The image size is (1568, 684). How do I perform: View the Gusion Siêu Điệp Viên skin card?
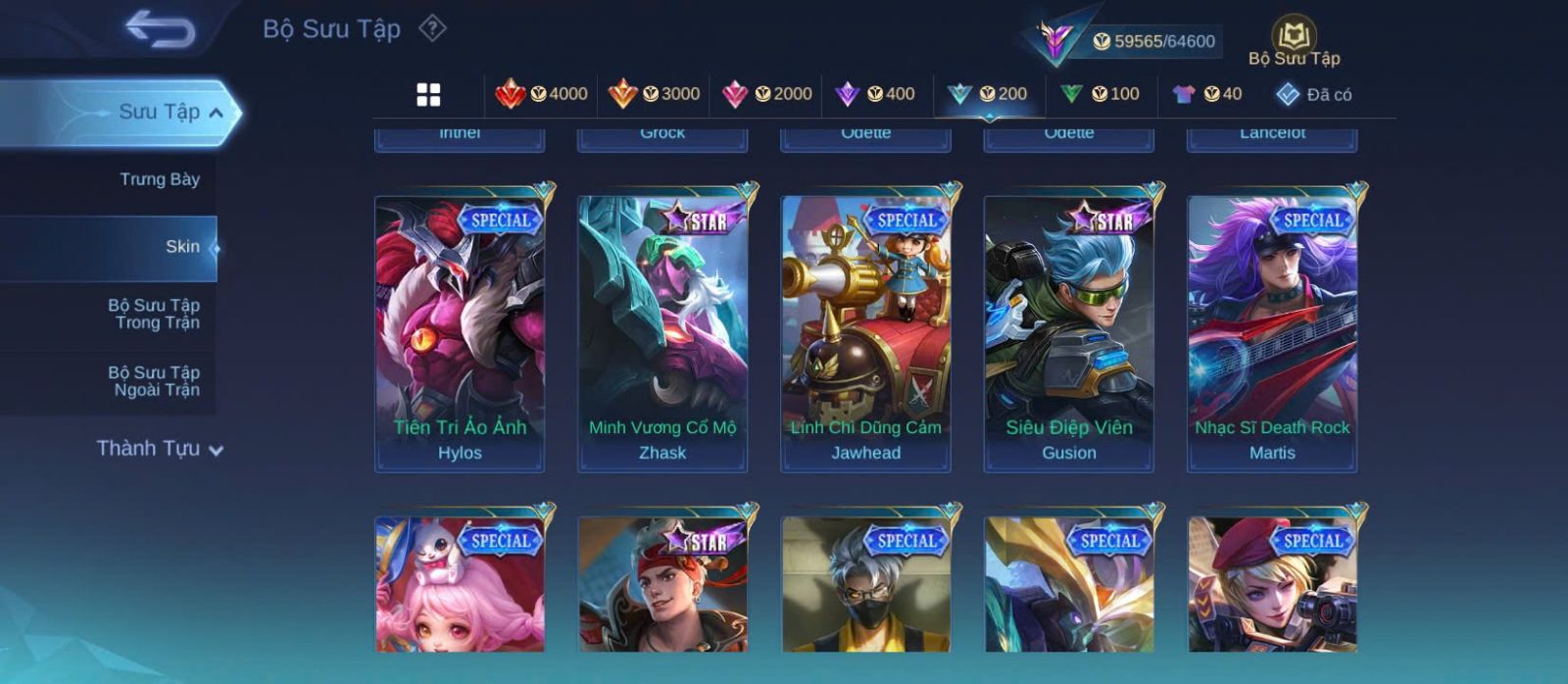coord(1069,333)
